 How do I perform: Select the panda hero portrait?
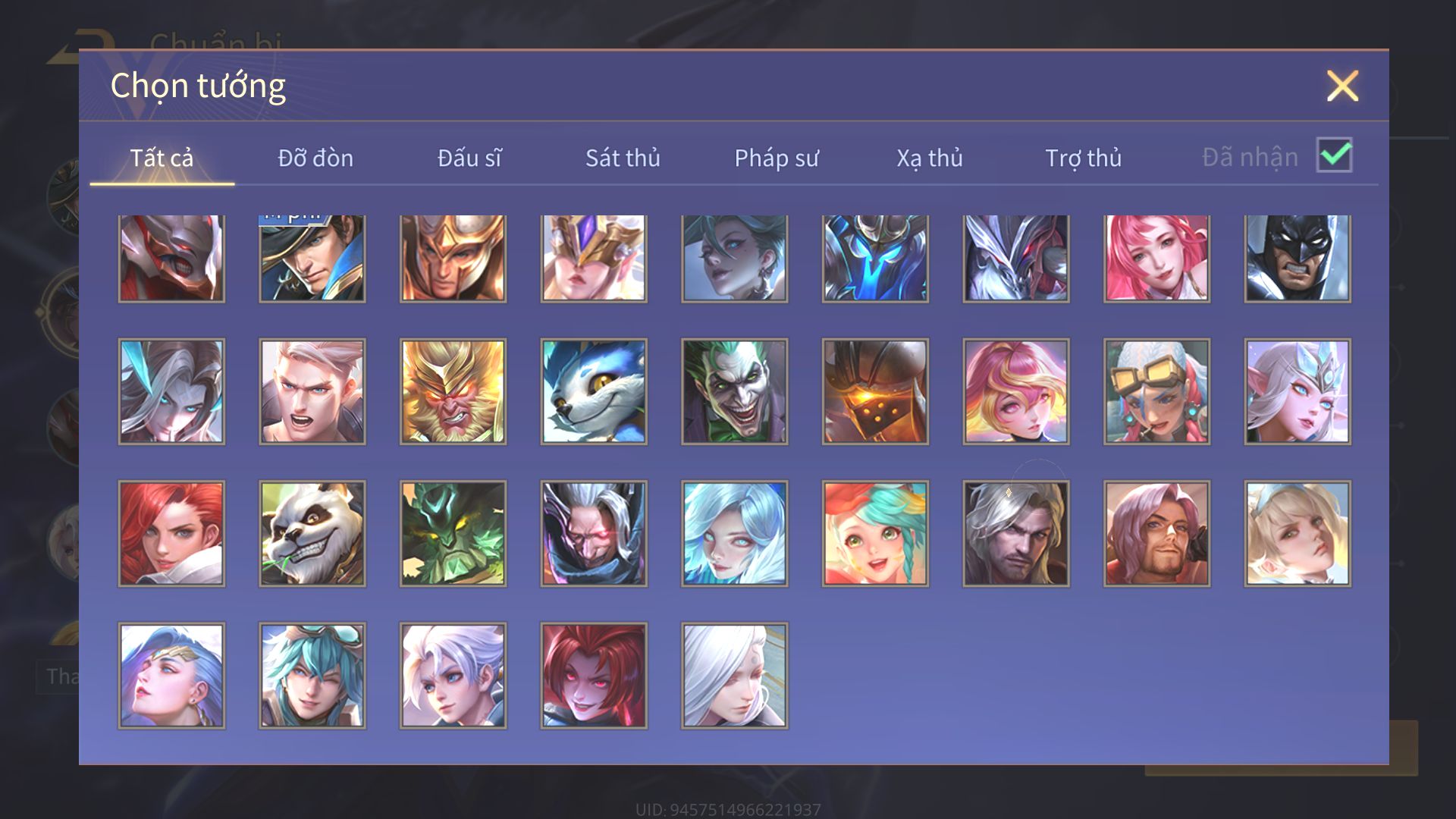(x=312, y=533)
